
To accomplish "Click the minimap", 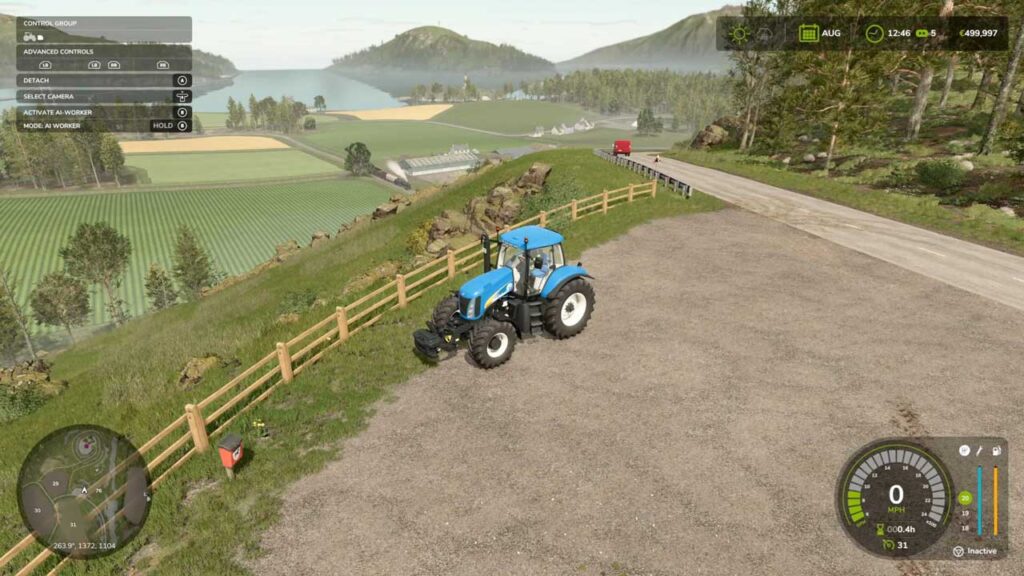I will [84, 490].
